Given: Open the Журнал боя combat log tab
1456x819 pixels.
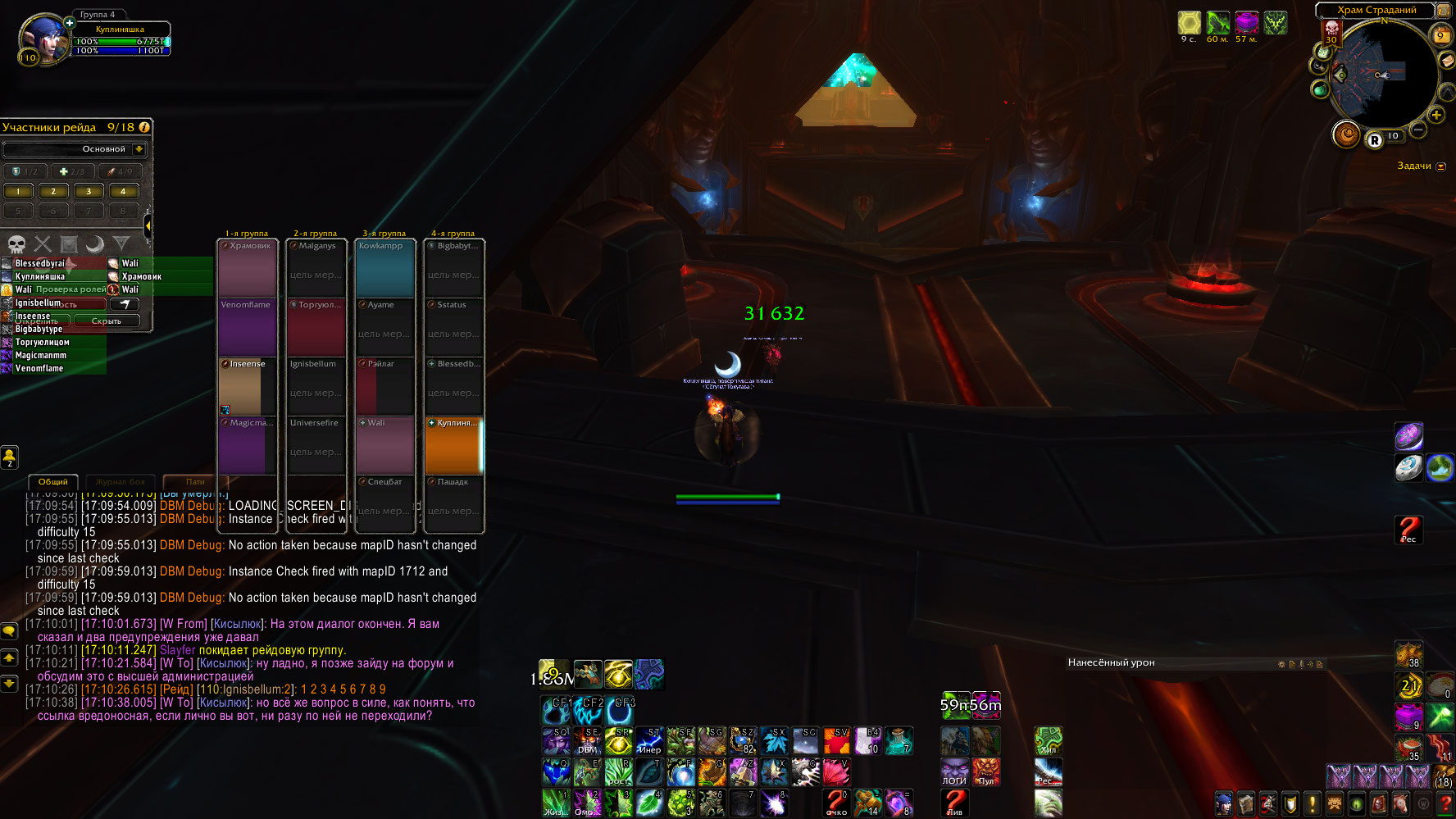Looking at the screenshot, I should tap(120, 482).
